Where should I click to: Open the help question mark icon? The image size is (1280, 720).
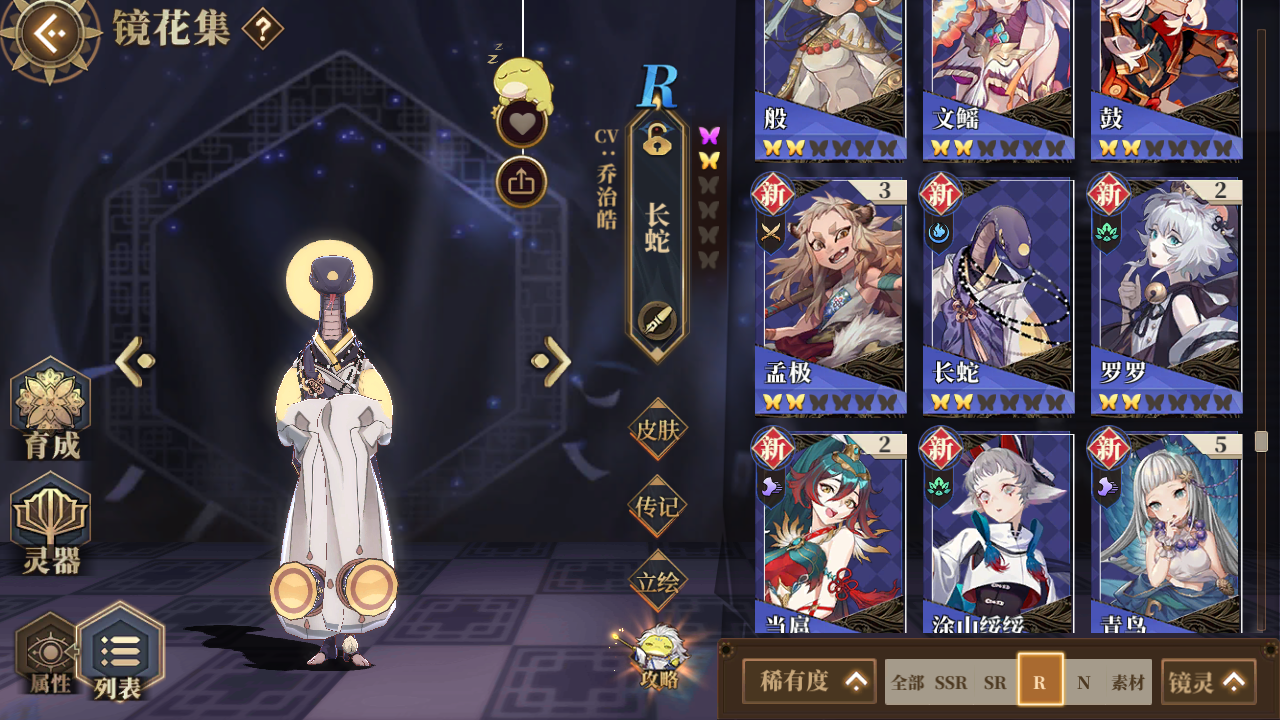tap(262, 29)
